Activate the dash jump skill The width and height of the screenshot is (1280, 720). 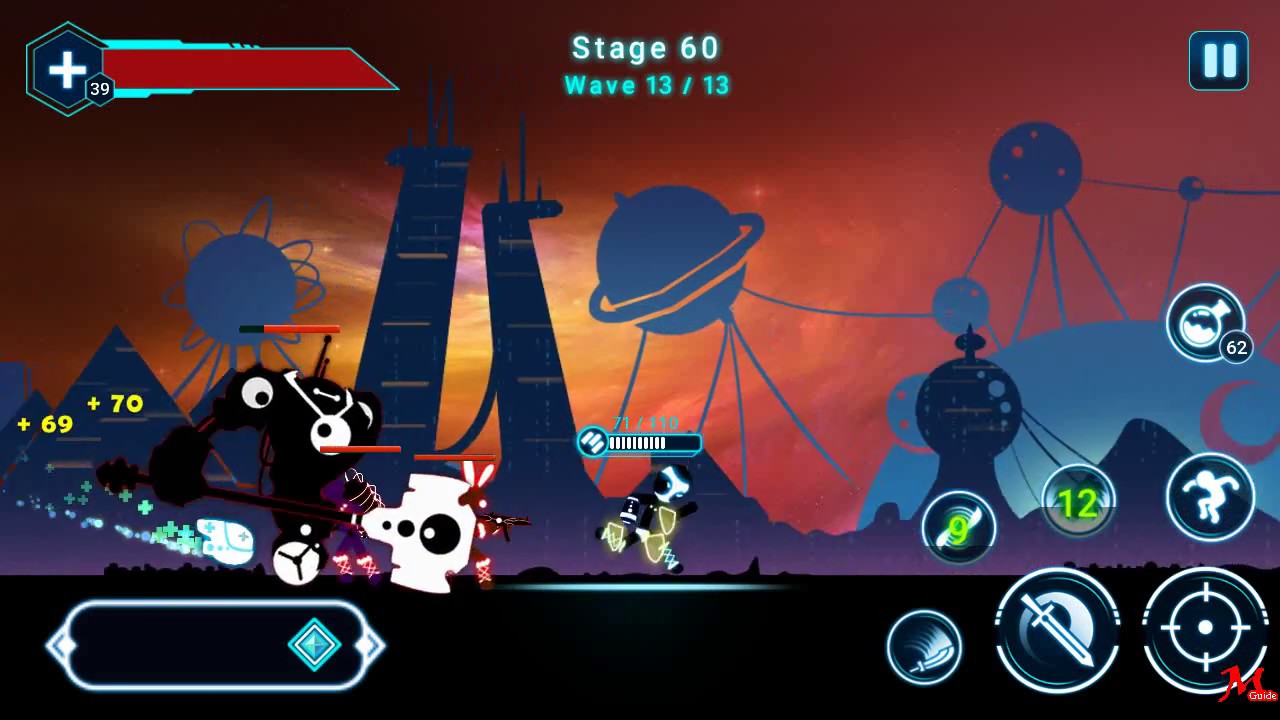[1210, 497]
